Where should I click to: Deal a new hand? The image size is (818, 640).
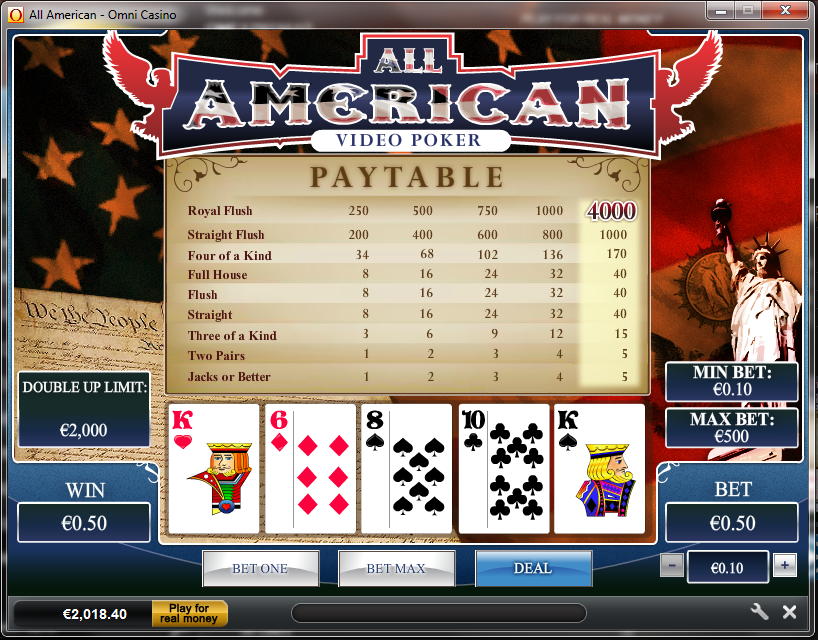(532, 568)
